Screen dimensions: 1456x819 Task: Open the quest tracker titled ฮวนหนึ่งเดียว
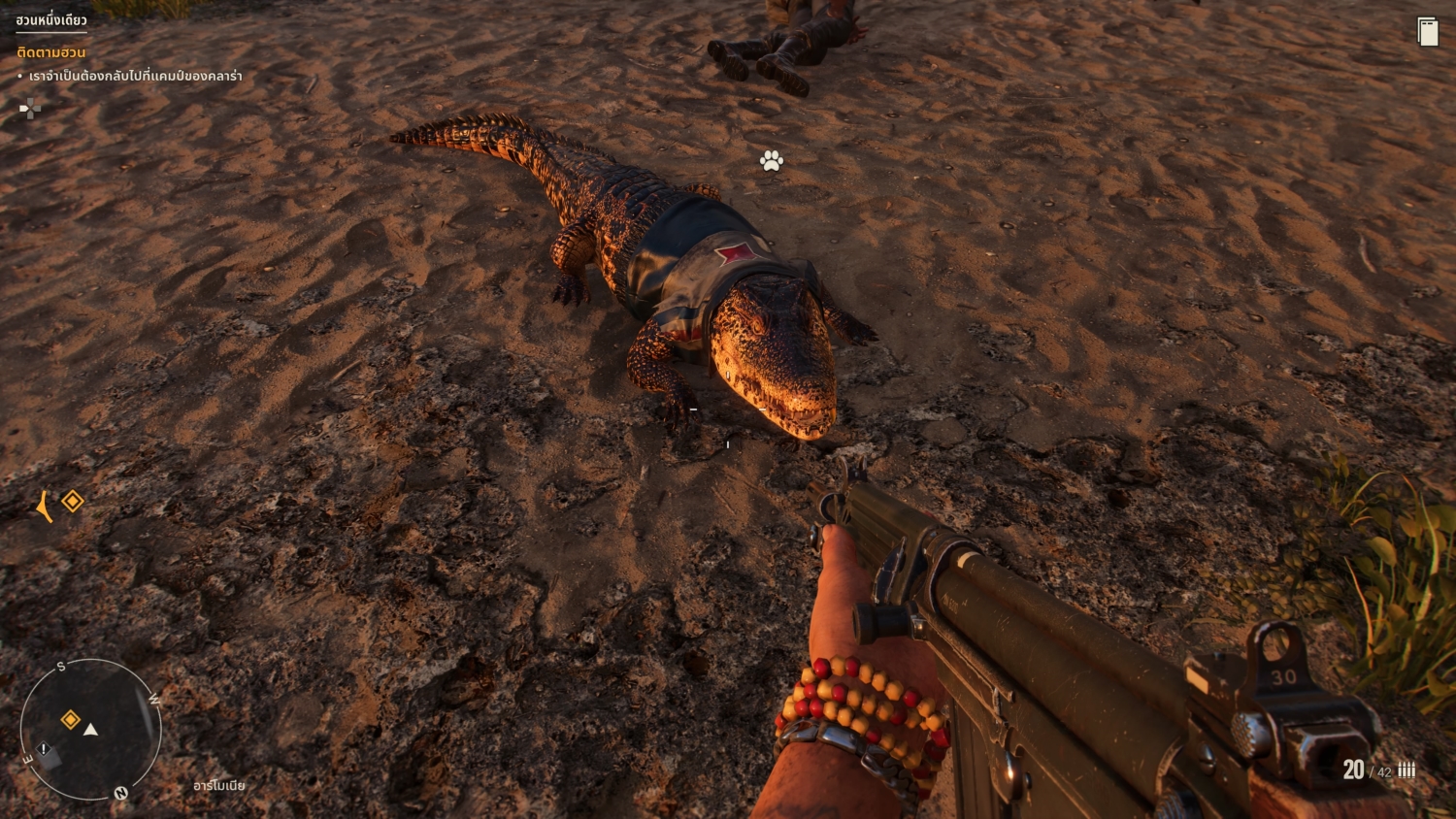coord(51,19)
